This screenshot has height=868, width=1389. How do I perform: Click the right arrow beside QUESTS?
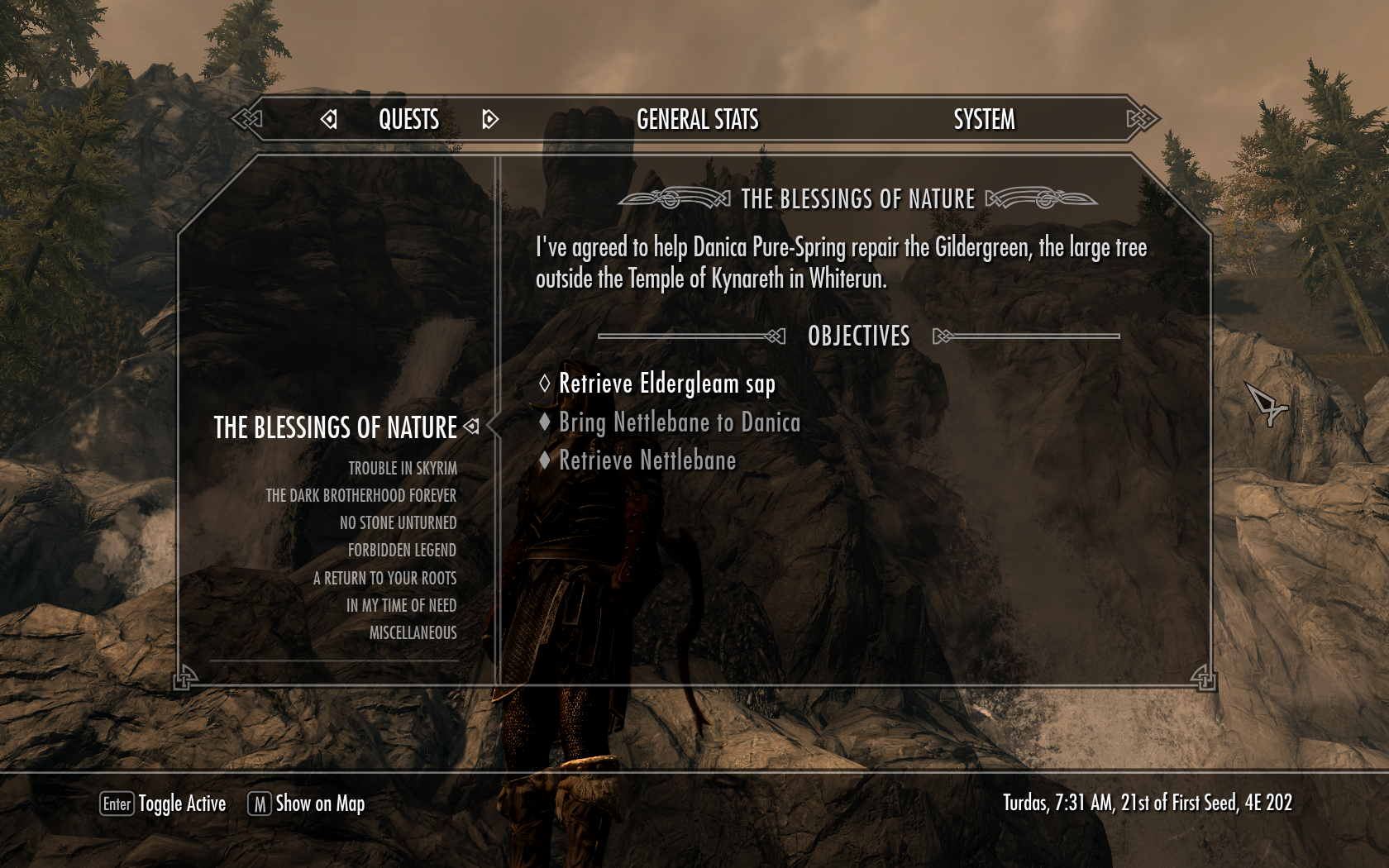[489, 120]
